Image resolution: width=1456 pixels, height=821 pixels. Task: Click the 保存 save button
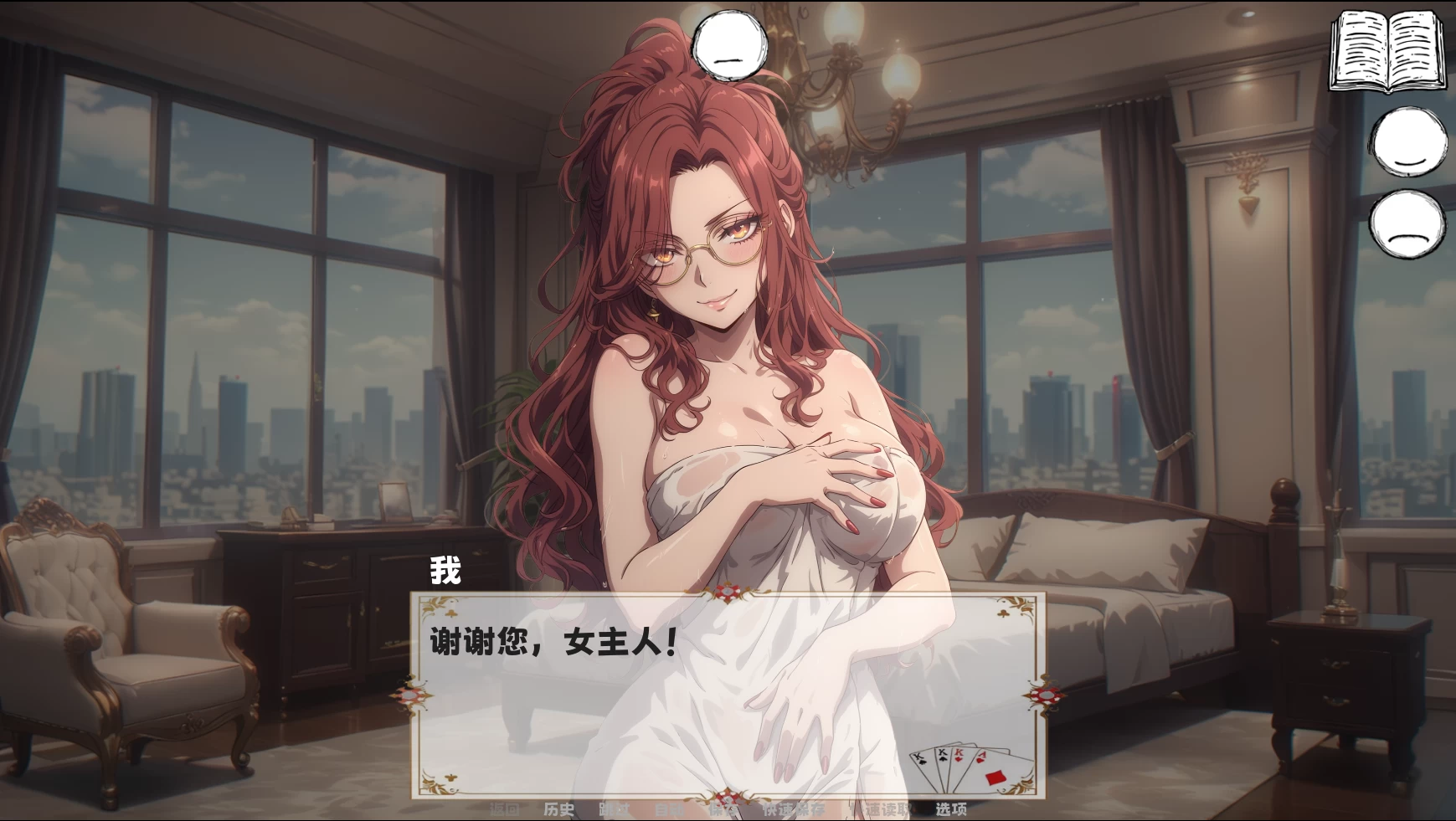click(x=723, y=808)
